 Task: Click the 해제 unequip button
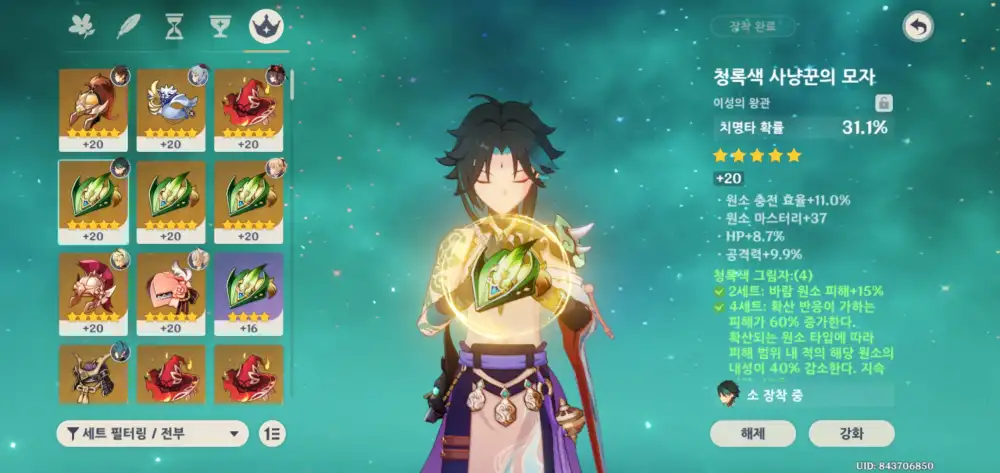[x=753, y=433]
